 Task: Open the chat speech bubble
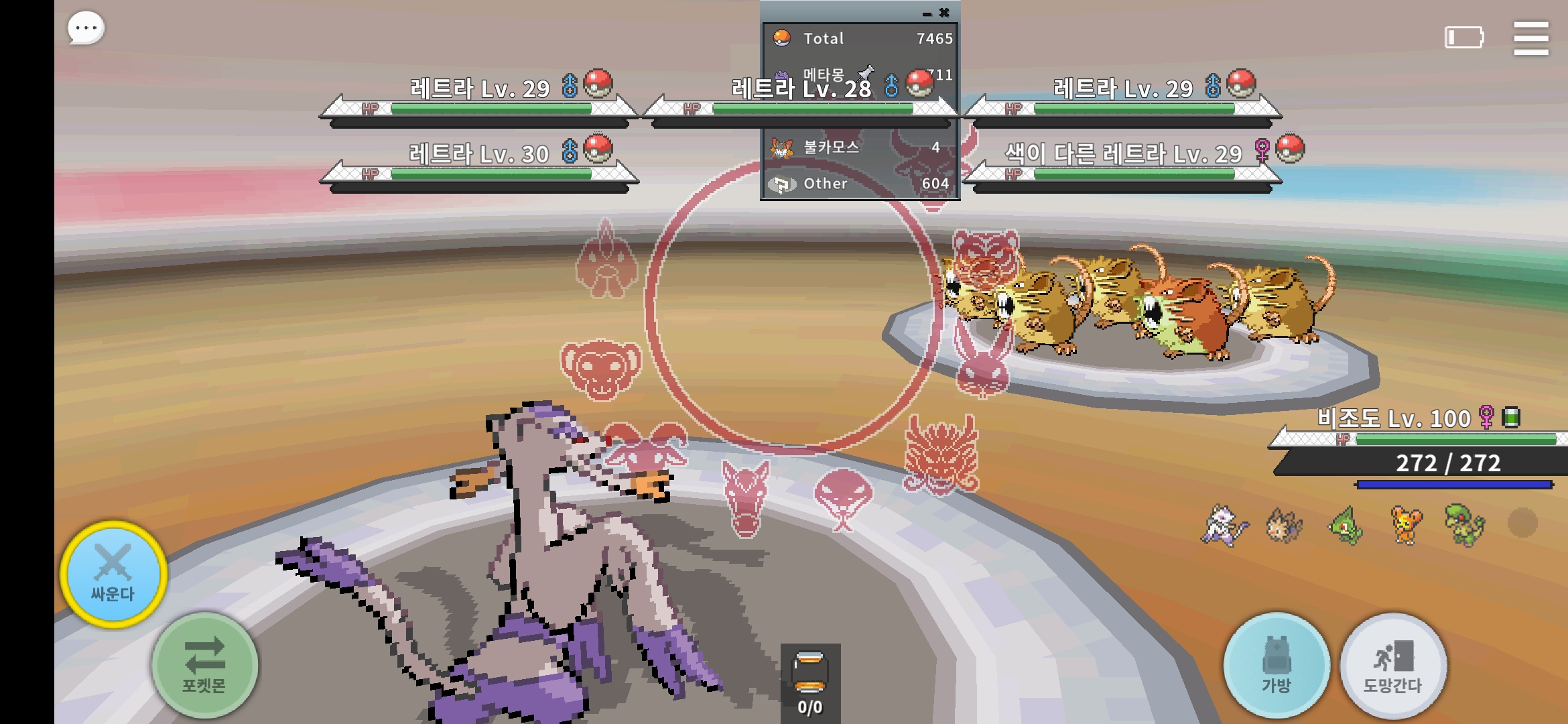[86, 29]
